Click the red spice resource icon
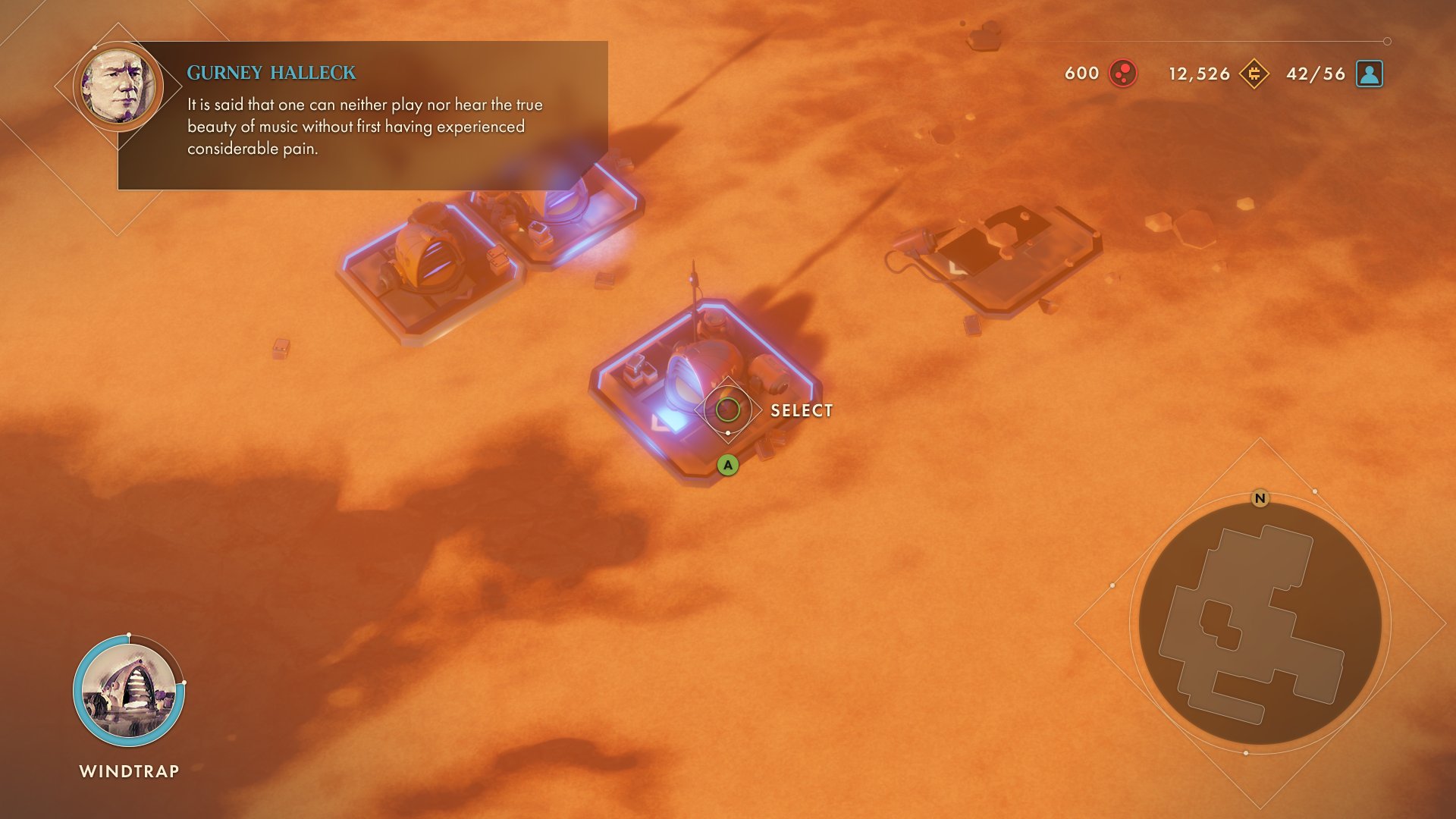The width and height of the screenshot is (1456, 819). (1122, 74)
